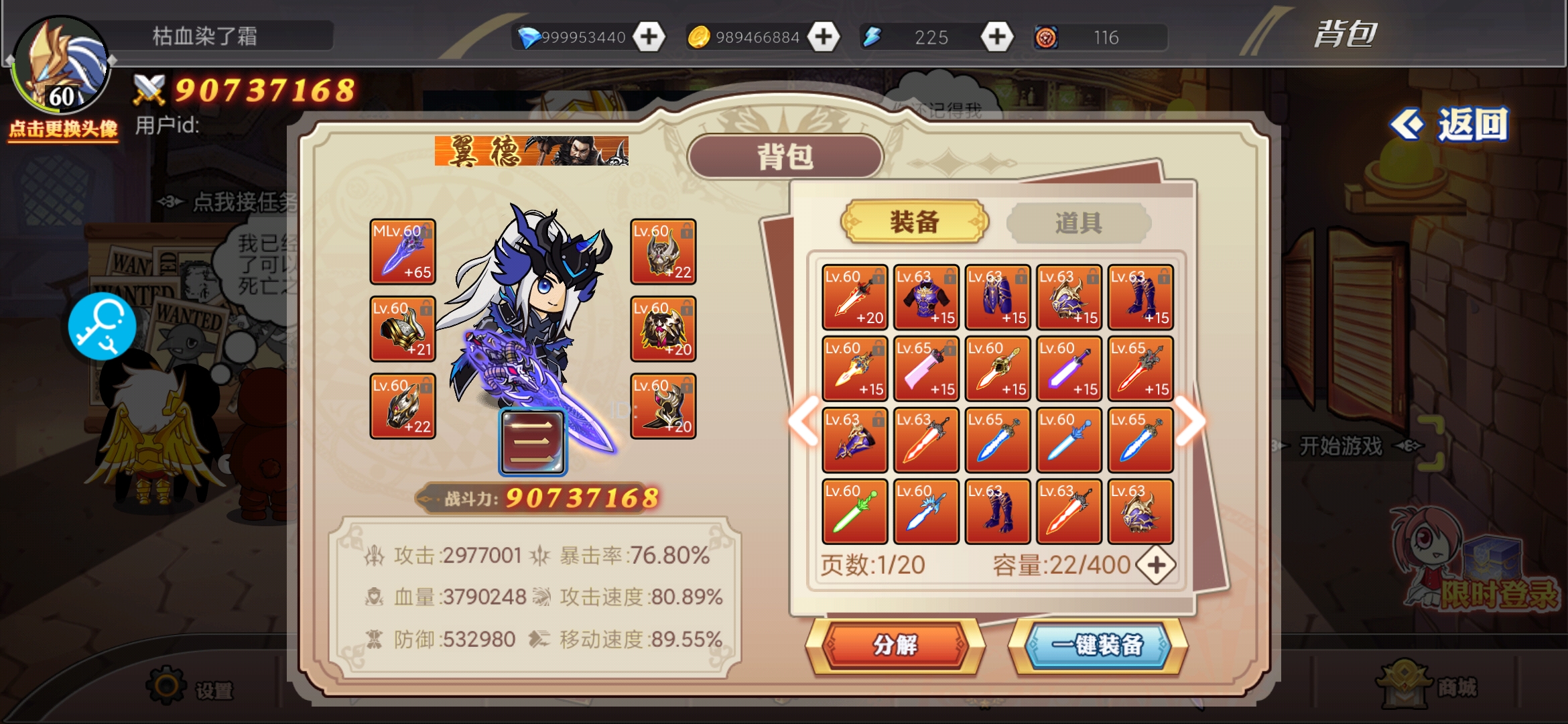Go to the previous backpack page arrow
This screenshot has width=1568, height=724.
(803, 421)
